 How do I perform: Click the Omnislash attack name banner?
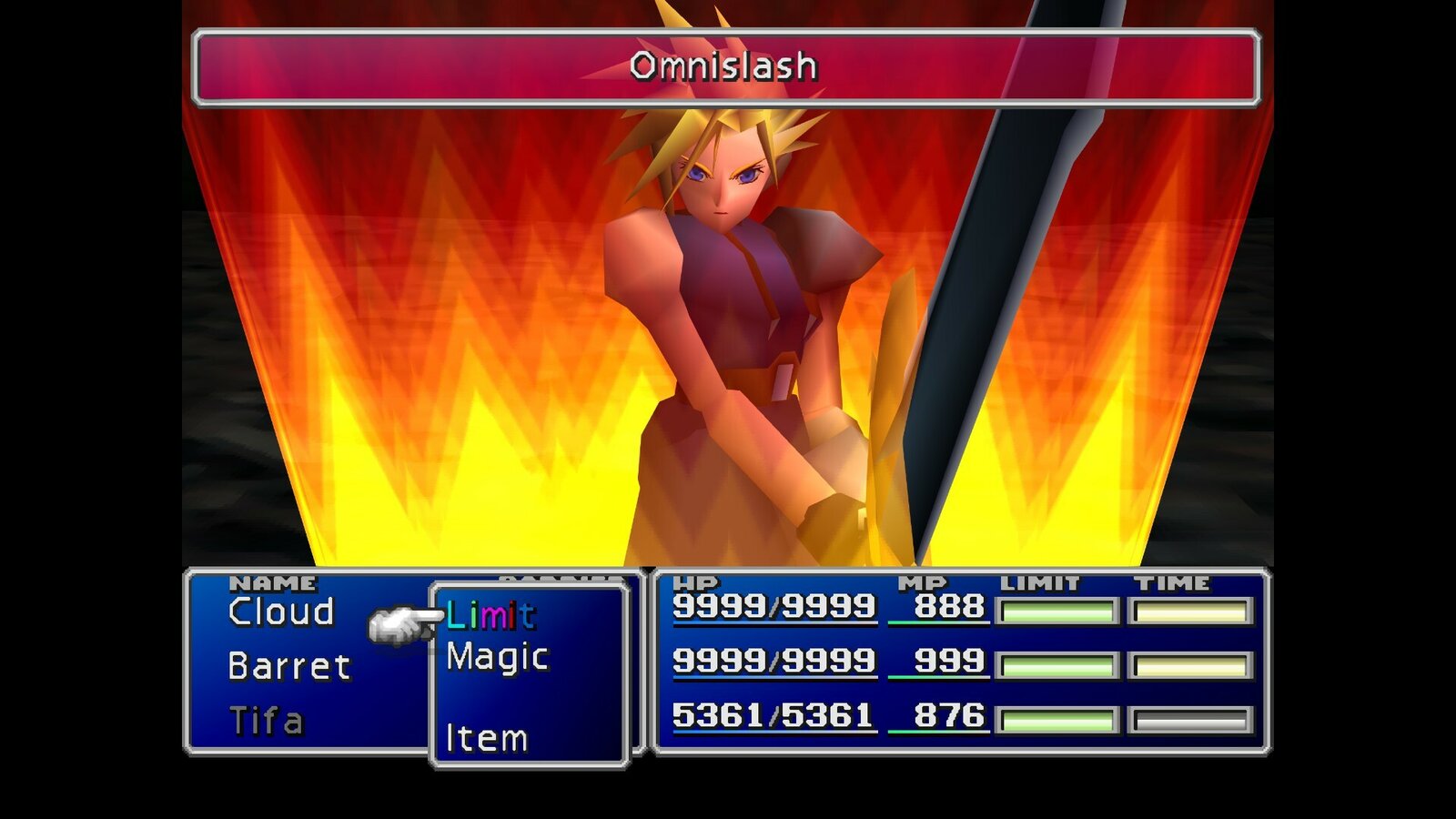tap(728, 65)
